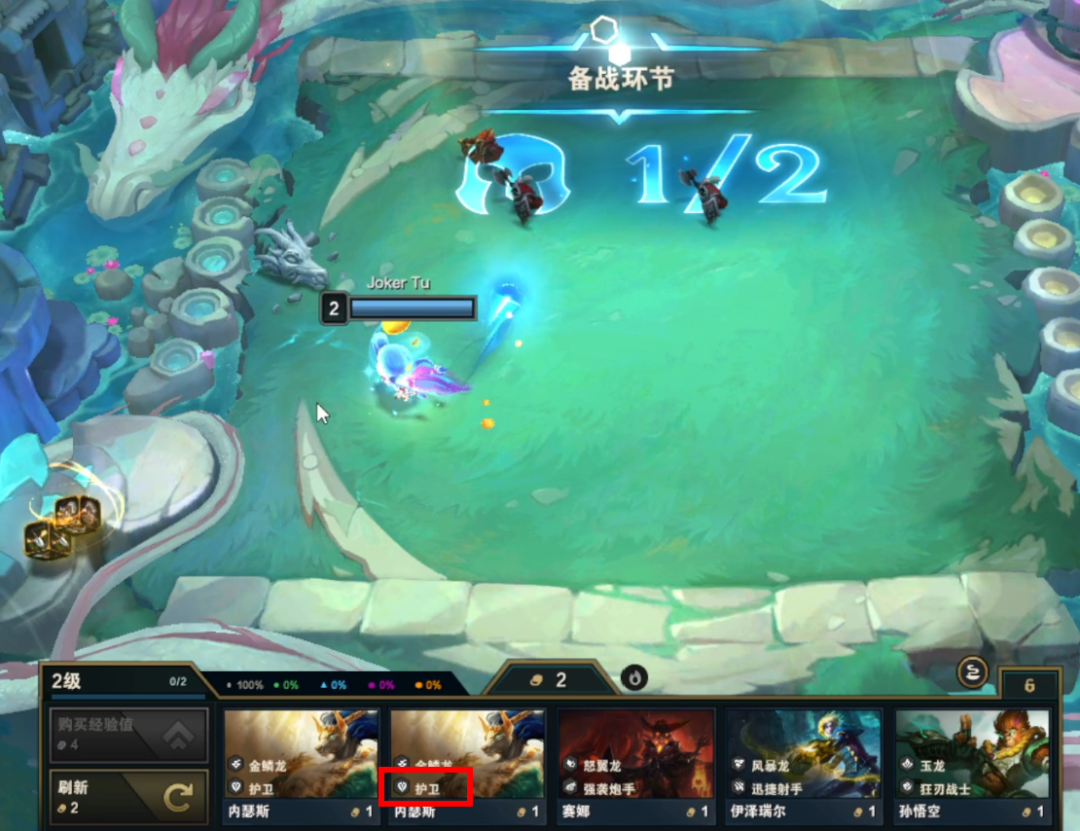Screen dimensions: 1080x831
Task: Refresh the shop with 刷新
Action: click(129, 796)
